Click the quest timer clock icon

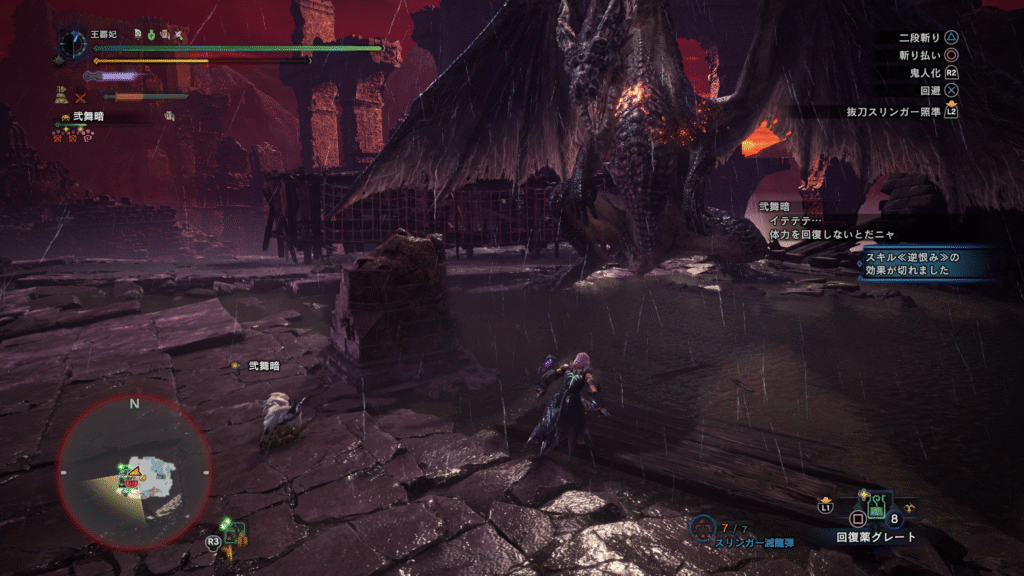[72, 43]
